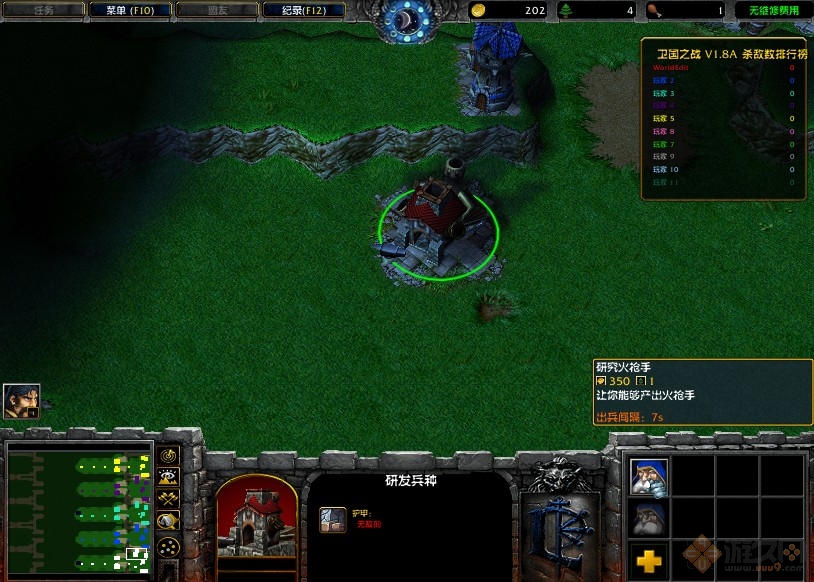Image resolution: width=814 pixels, height=582 pixels.
Task: Click the armor type icon
Action: click(332, 520)
